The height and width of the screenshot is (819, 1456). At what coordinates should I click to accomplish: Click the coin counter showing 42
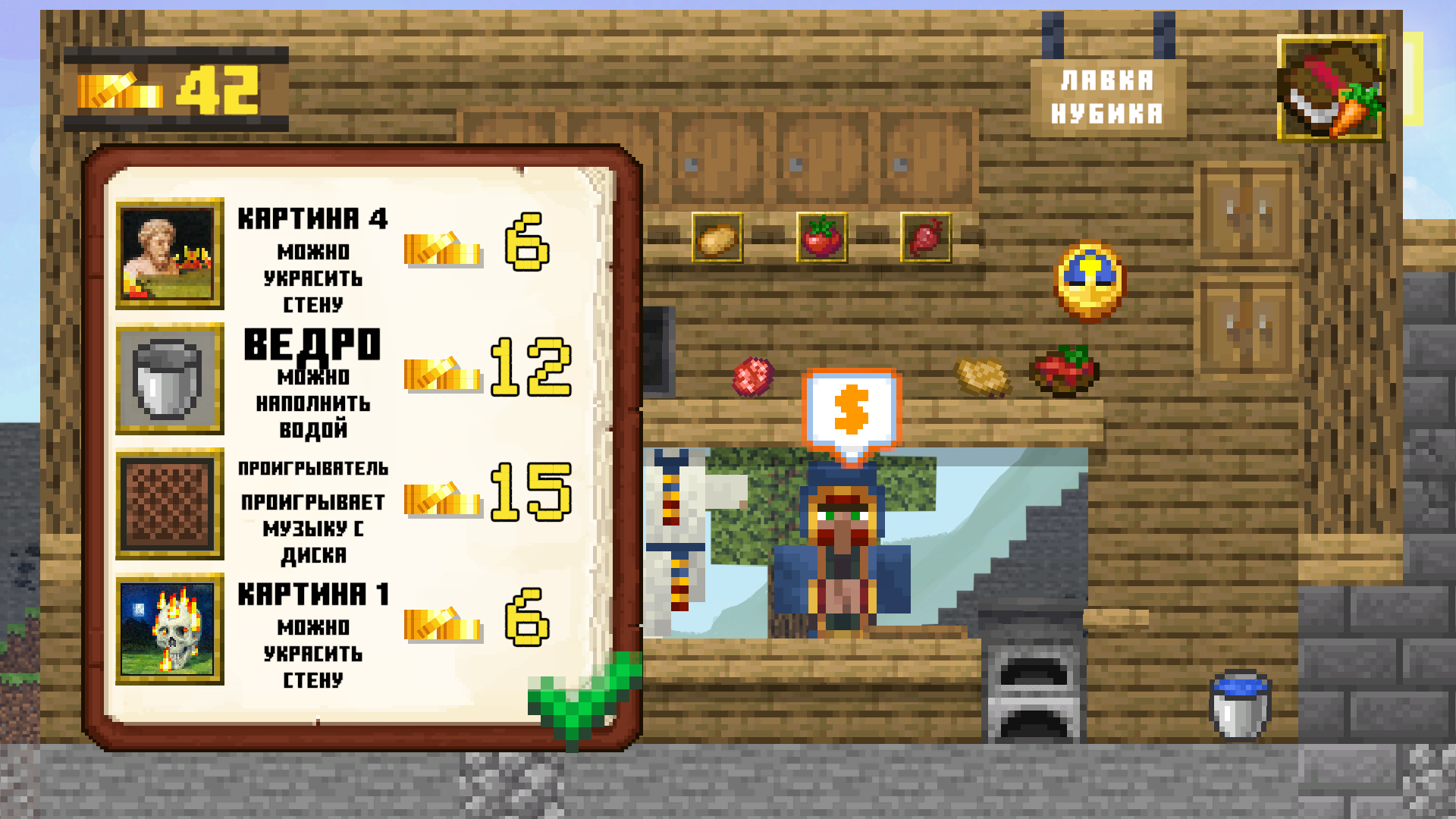(x=174, y=89)
